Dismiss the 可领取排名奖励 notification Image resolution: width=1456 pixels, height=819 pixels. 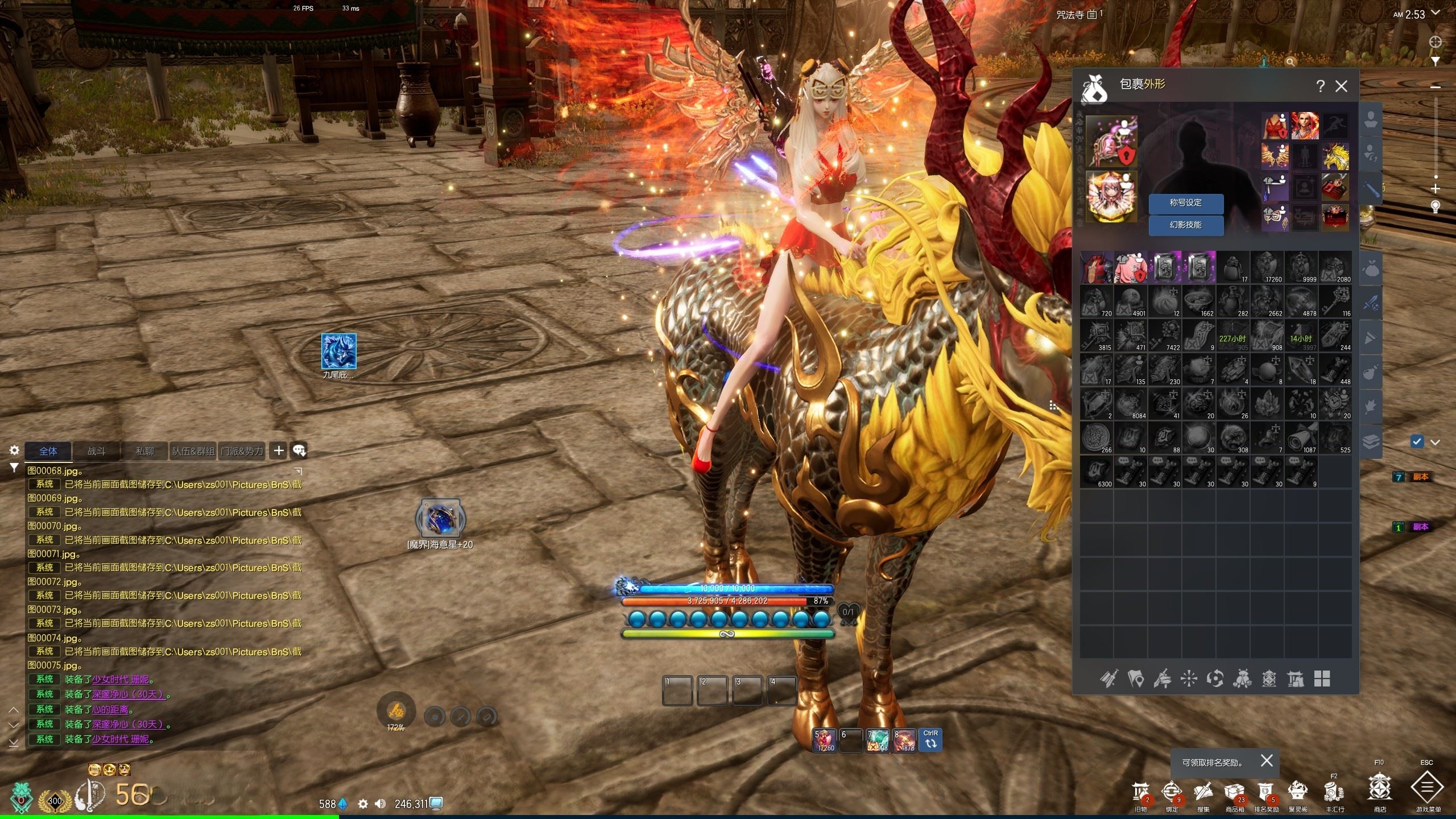(1267, 761)
